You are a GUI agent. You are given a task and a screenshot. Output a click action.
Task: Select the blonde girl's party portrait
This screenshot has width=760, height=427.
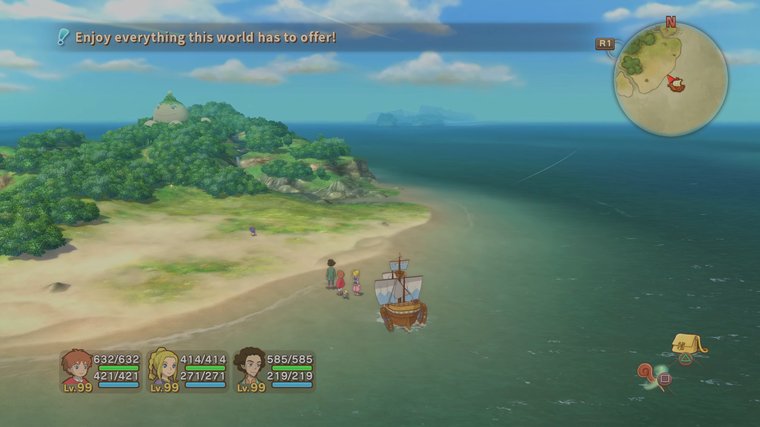pyautogui.click(x=162, y=368)
